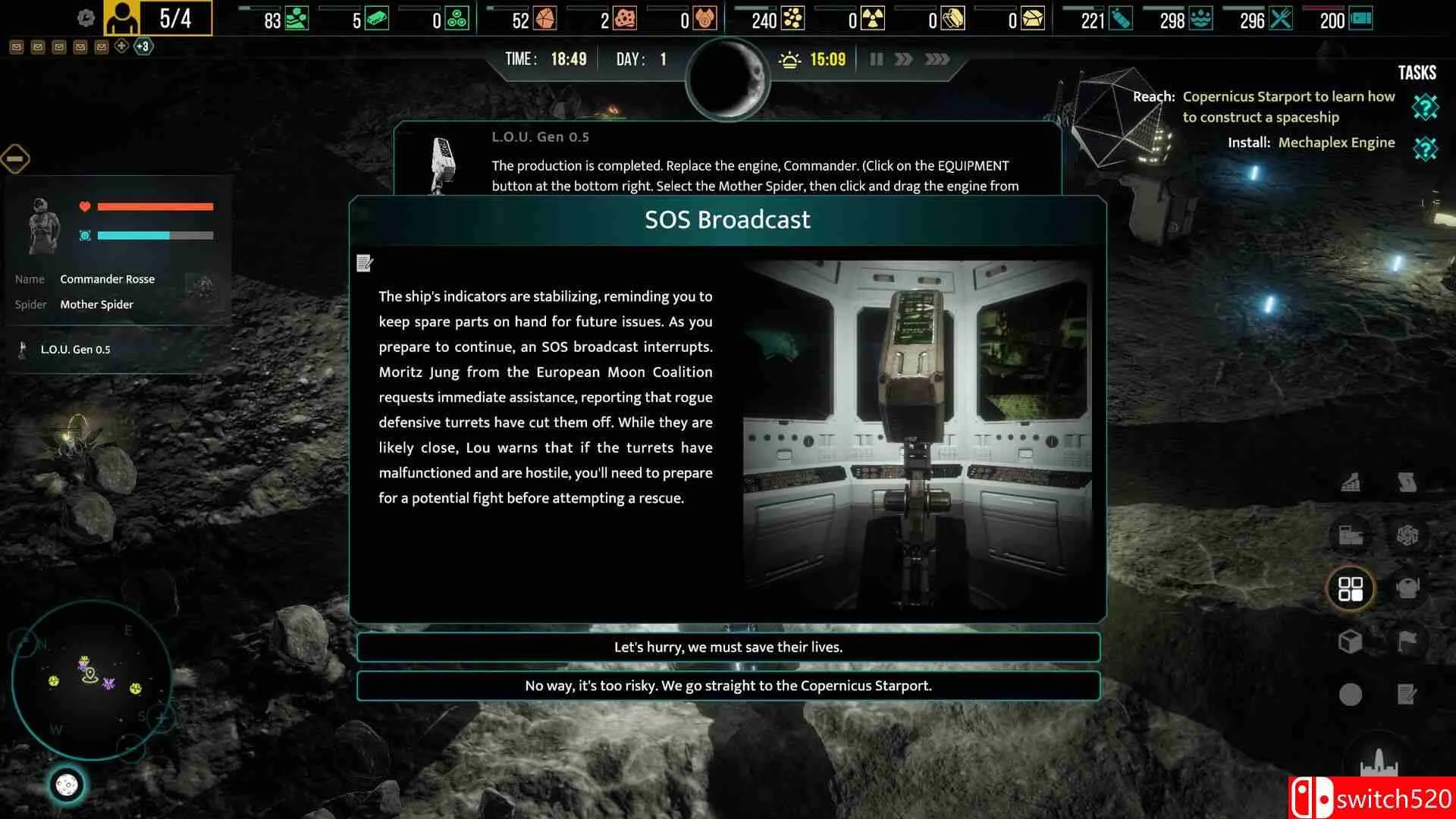Viewport: 1456px width, 819px height.
Task: Open the settings gear at top left
Action: click(86, 17)
